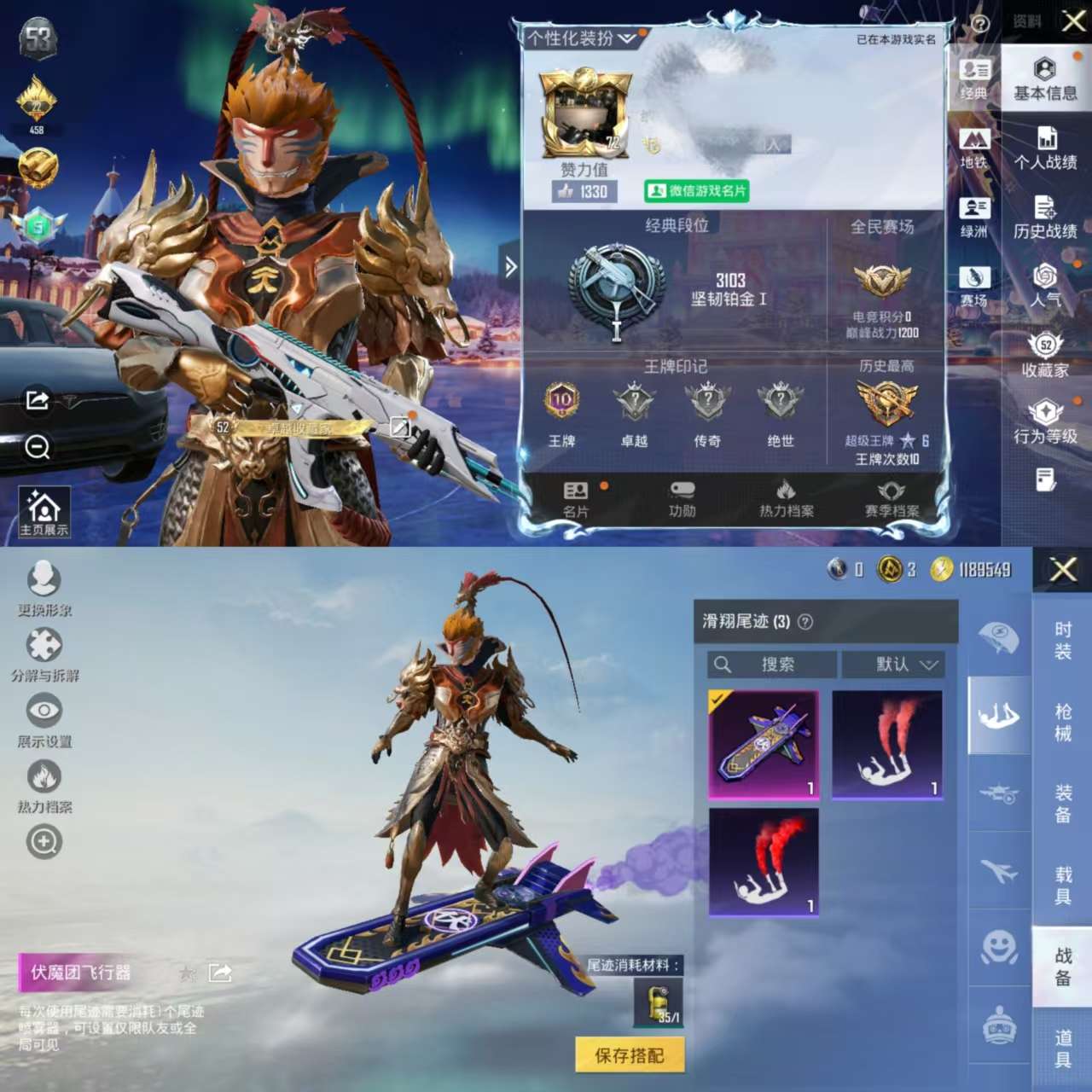The width and height of the screenshot is (1092, 1092).
Task: Select the 地铁 mode tab
Action: click(974, 148)
